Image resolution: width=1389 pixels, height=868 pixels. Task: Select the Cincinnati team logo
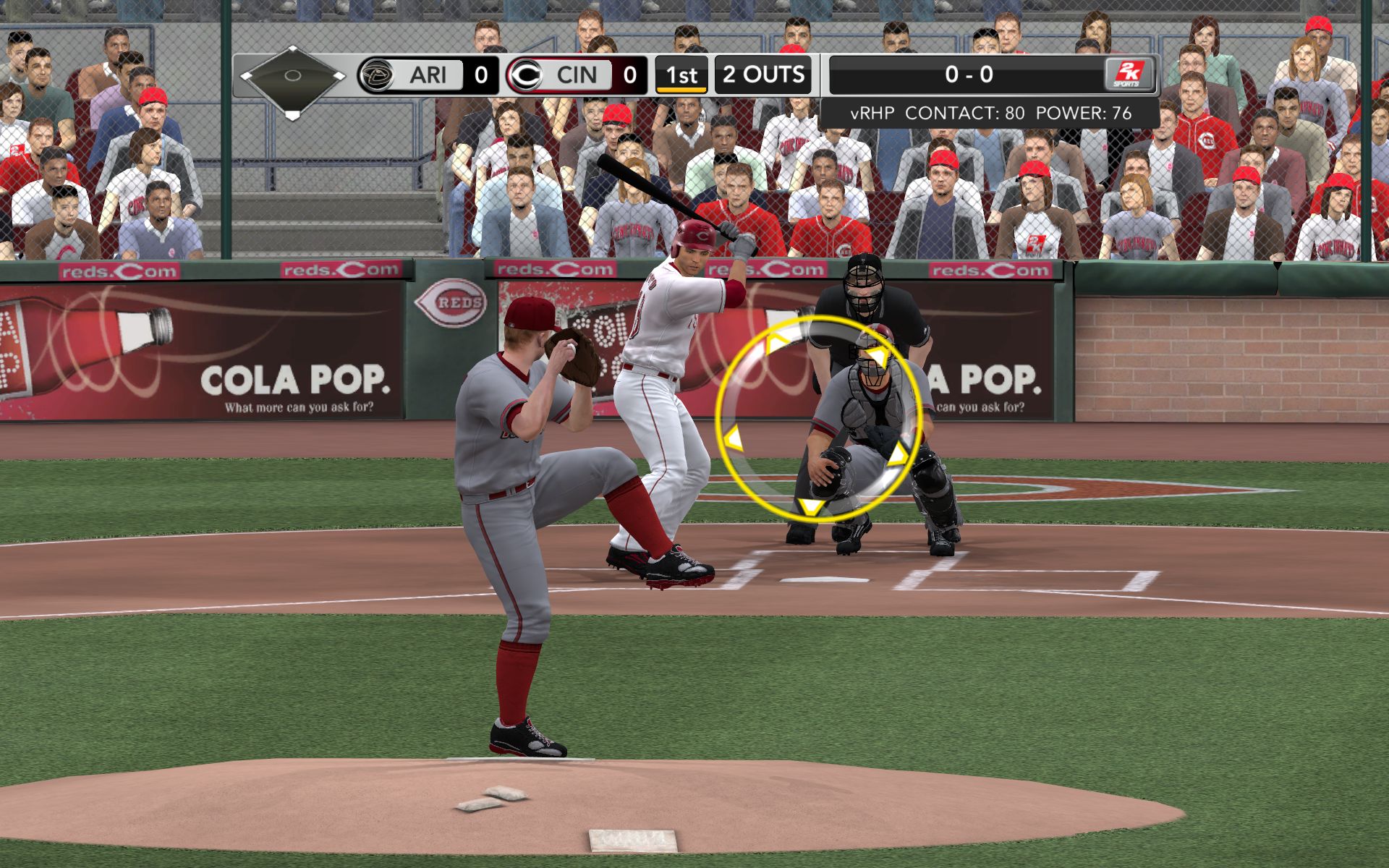coord(525,75)
